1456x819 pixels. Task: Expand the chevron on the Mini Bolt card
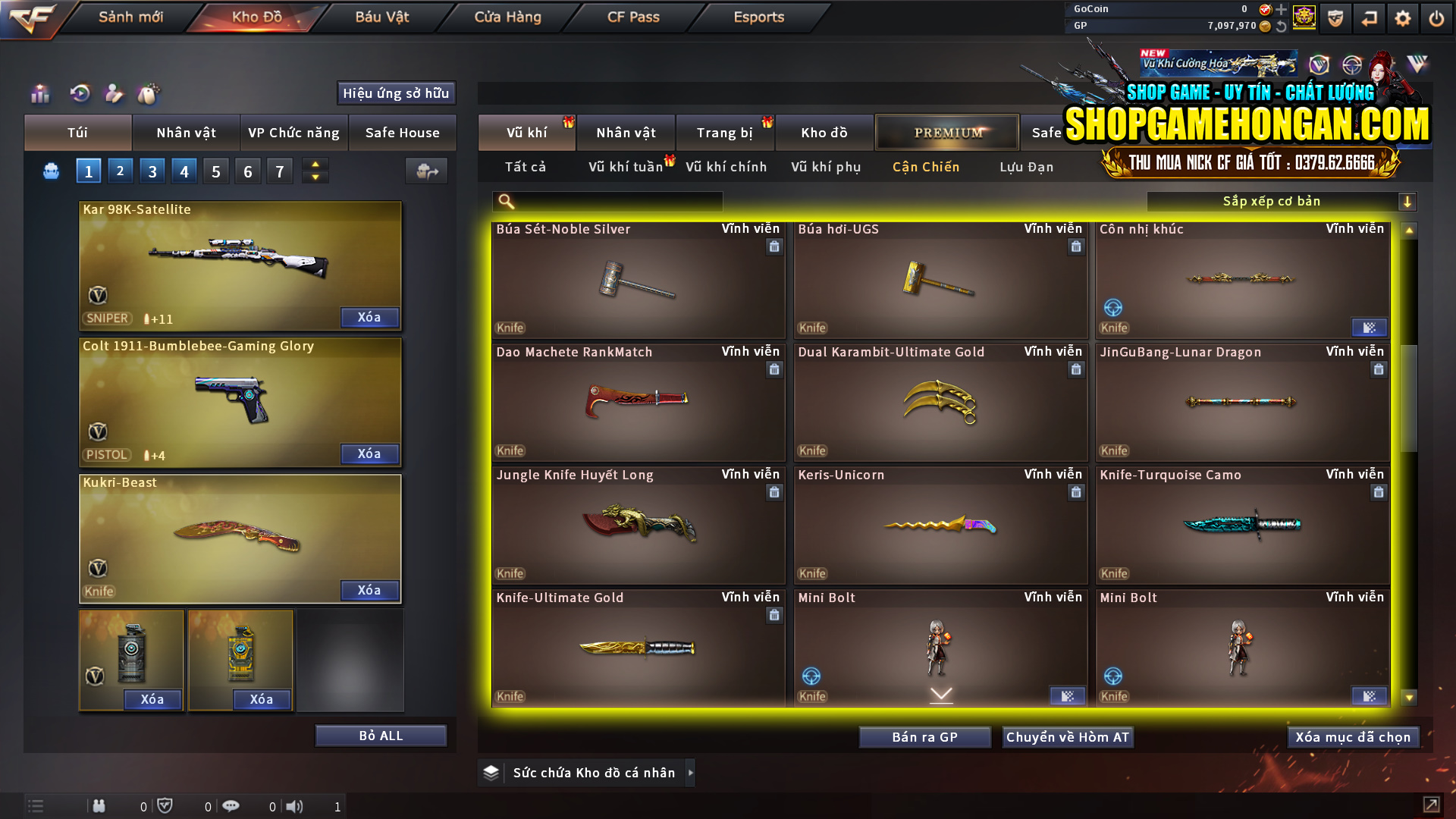[x=941, y=694]
